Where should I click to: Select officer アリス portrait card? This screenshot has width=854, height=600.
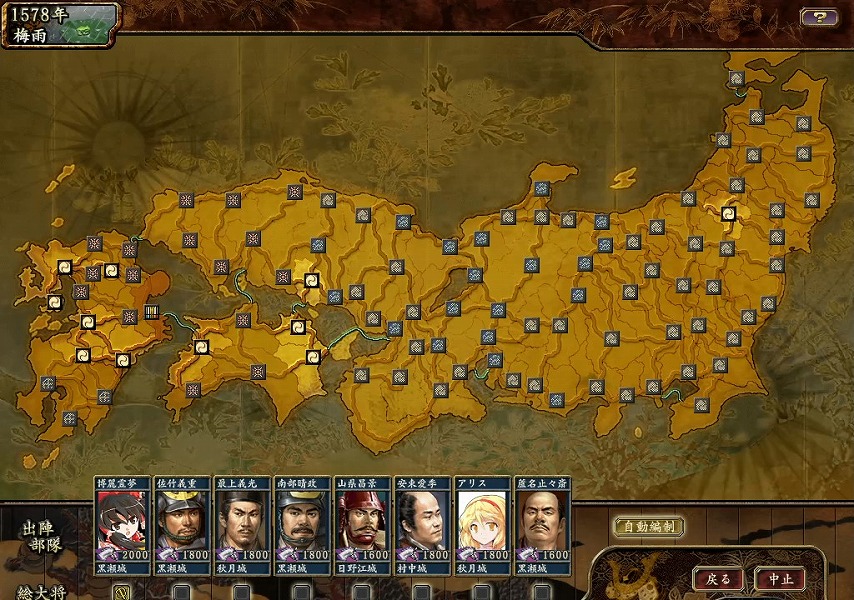(482, 524)
